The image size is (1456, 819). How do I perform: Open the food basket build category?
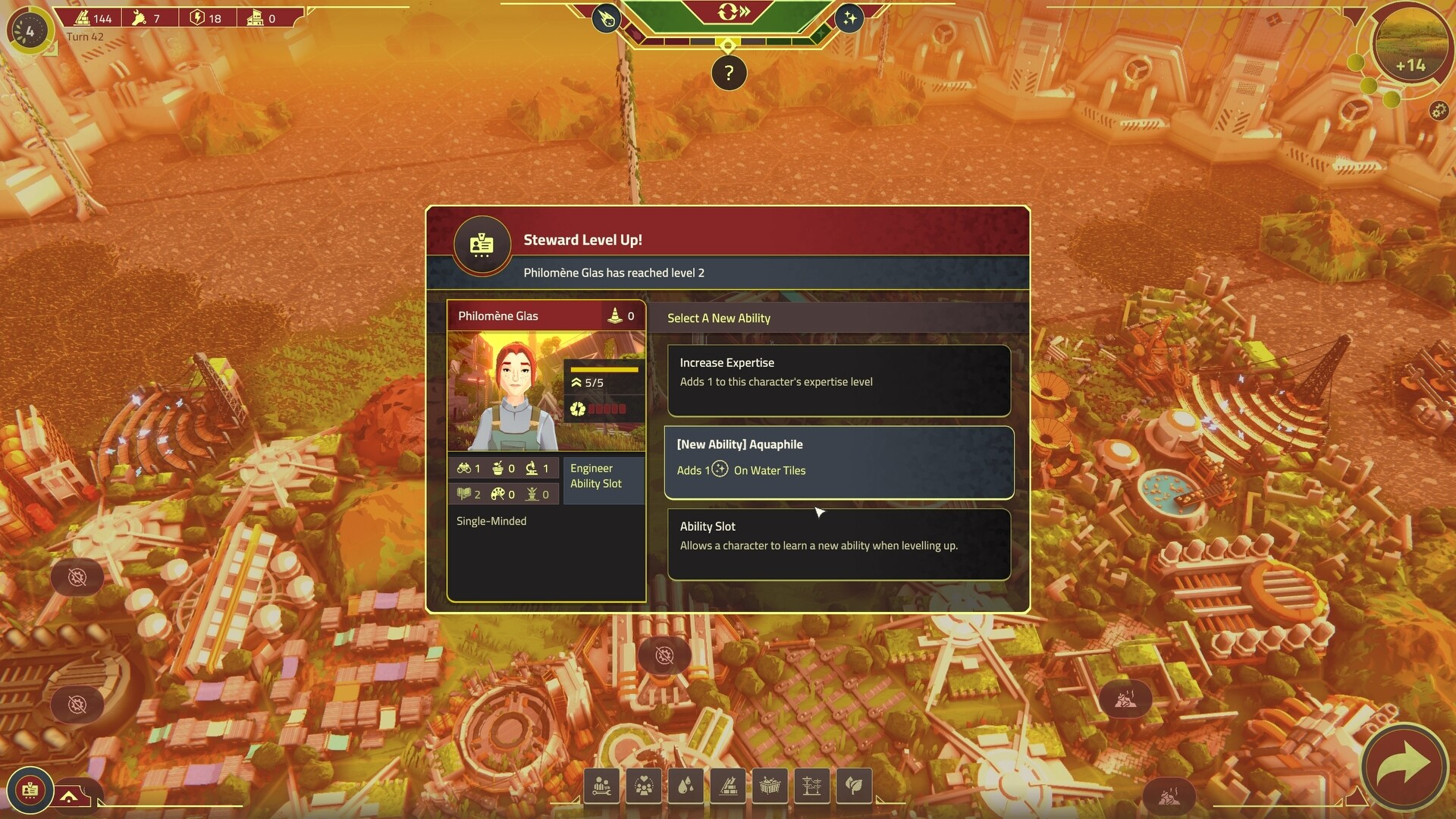[770, 786]
